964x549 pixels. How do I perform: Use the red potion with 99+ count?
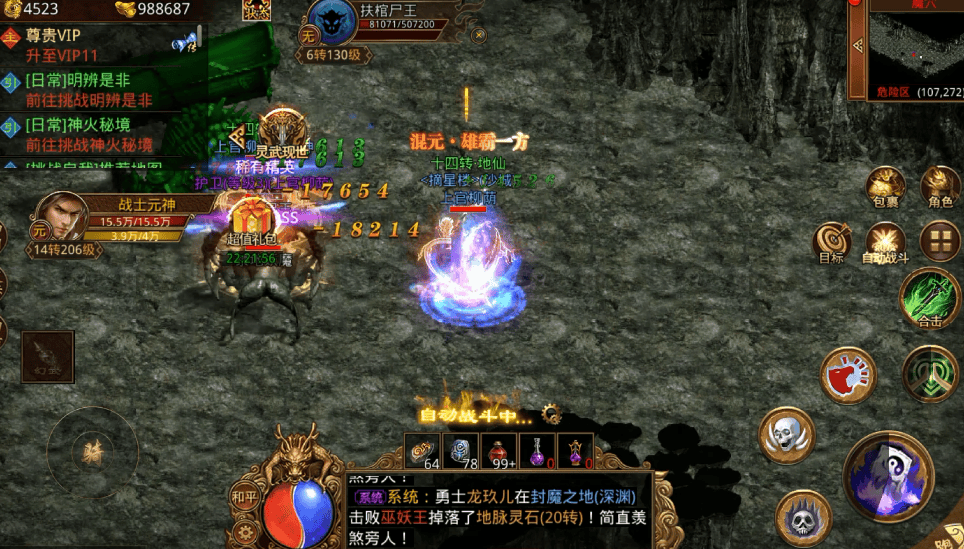pos(499,452)
